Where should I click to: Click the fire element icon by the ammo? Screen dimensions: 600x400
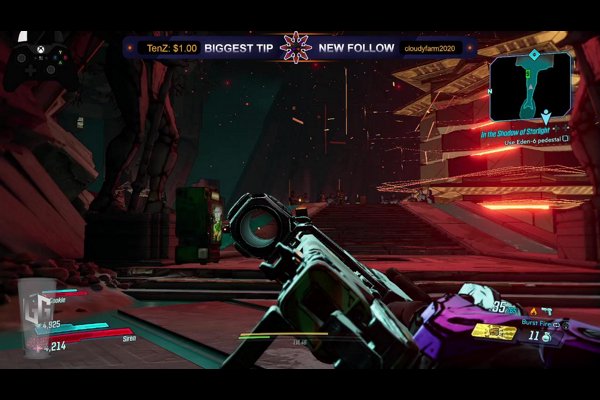[x=532, y=311]
